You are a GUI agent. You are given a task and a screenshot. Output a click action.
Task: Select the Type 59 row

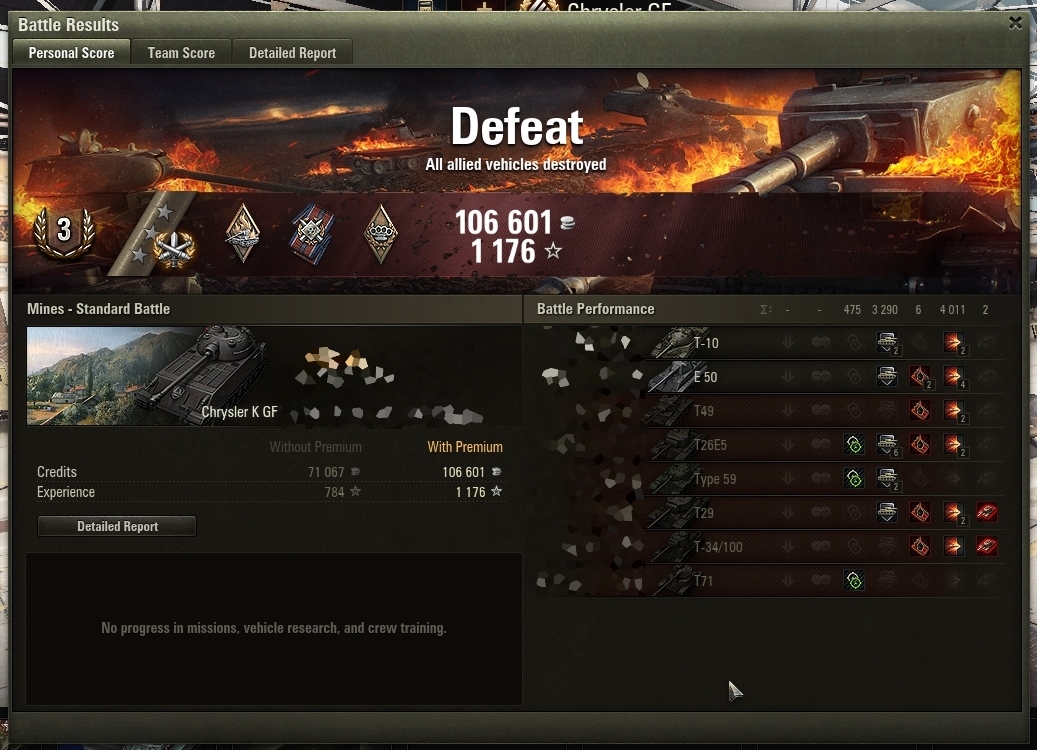(764, 479)
